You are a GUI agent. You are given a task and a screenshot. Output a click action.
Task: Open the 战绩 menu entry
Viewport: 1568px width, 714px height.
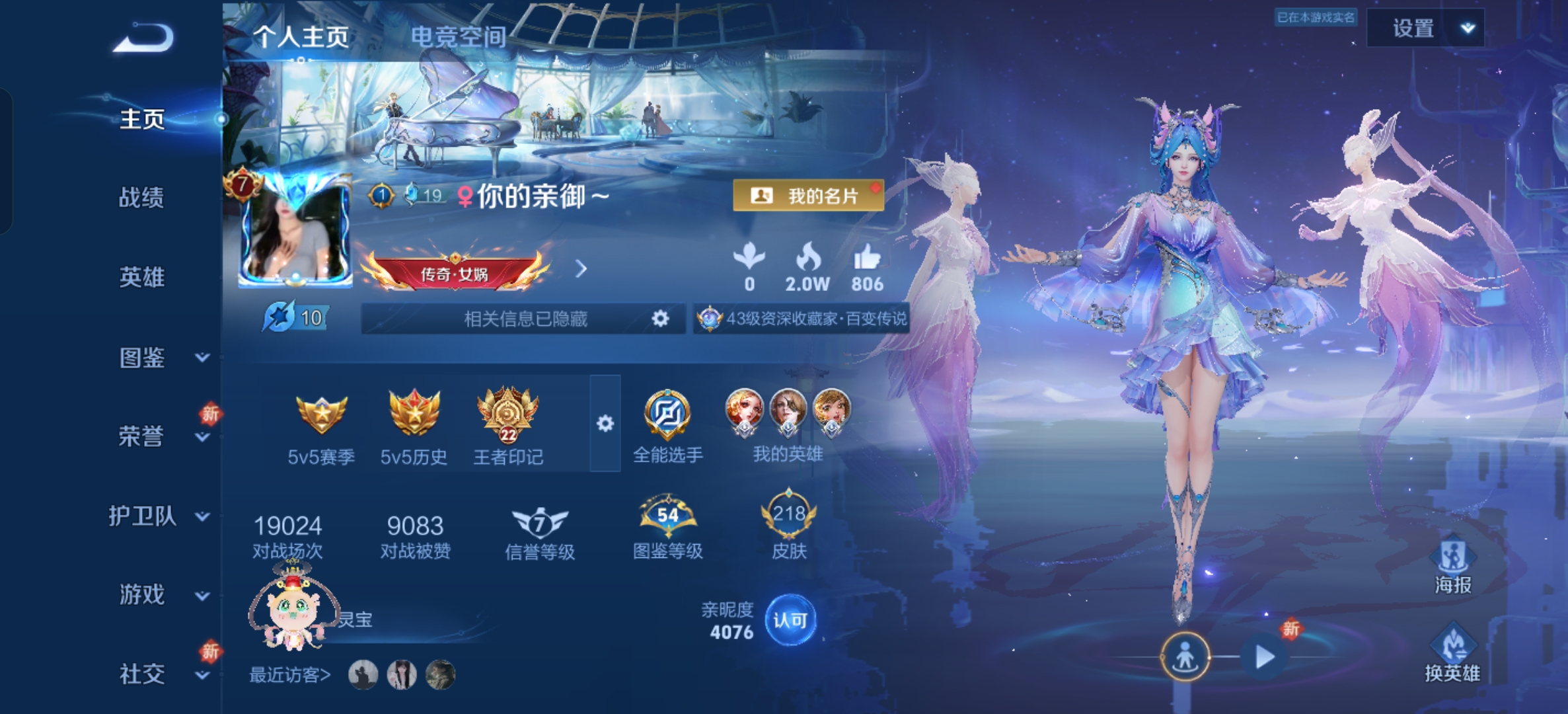(141, 197)
